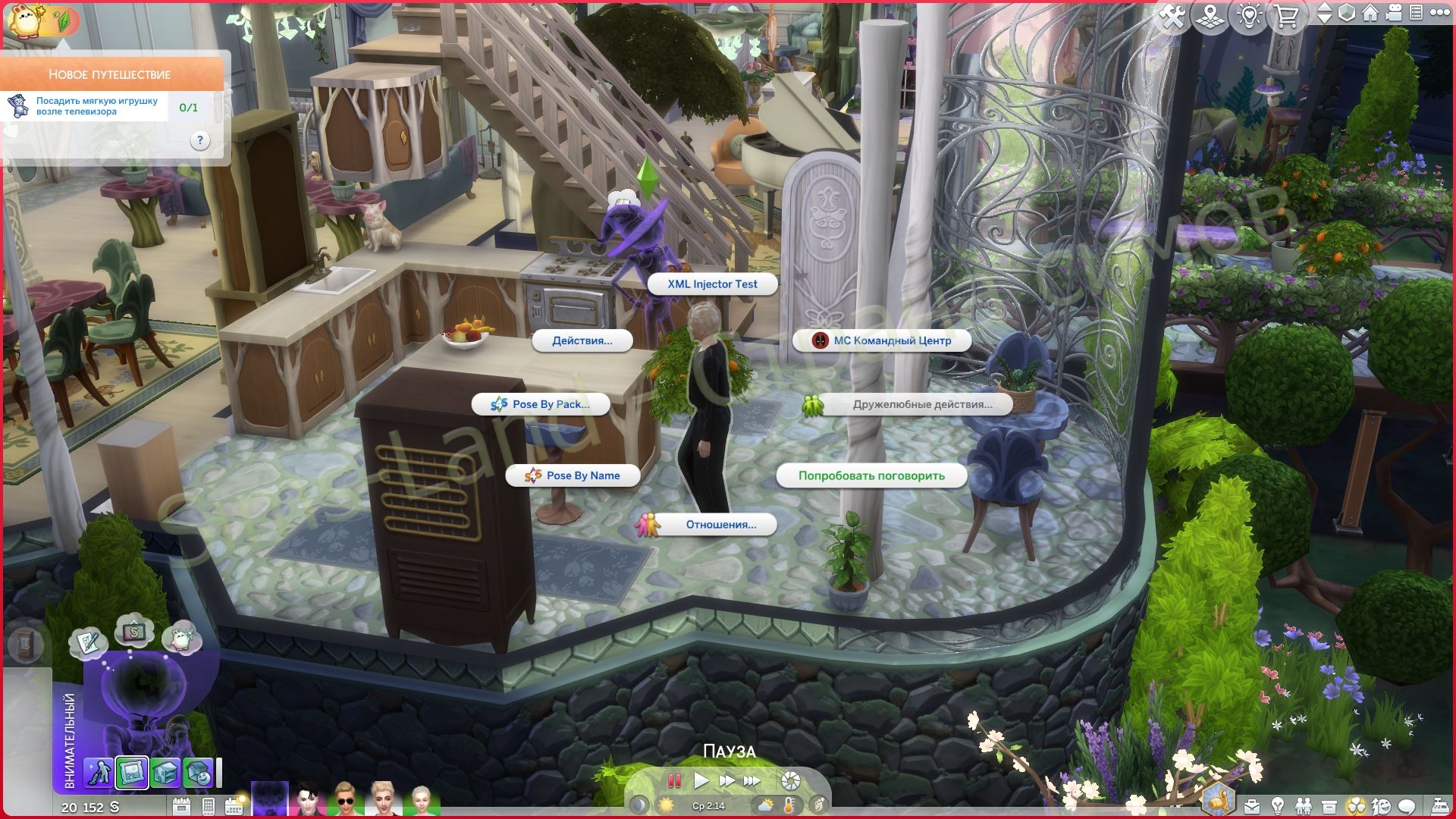Viewport: 1456px width, 819px height.
Task: Open the XML Injector Test option
Action: 712,284
